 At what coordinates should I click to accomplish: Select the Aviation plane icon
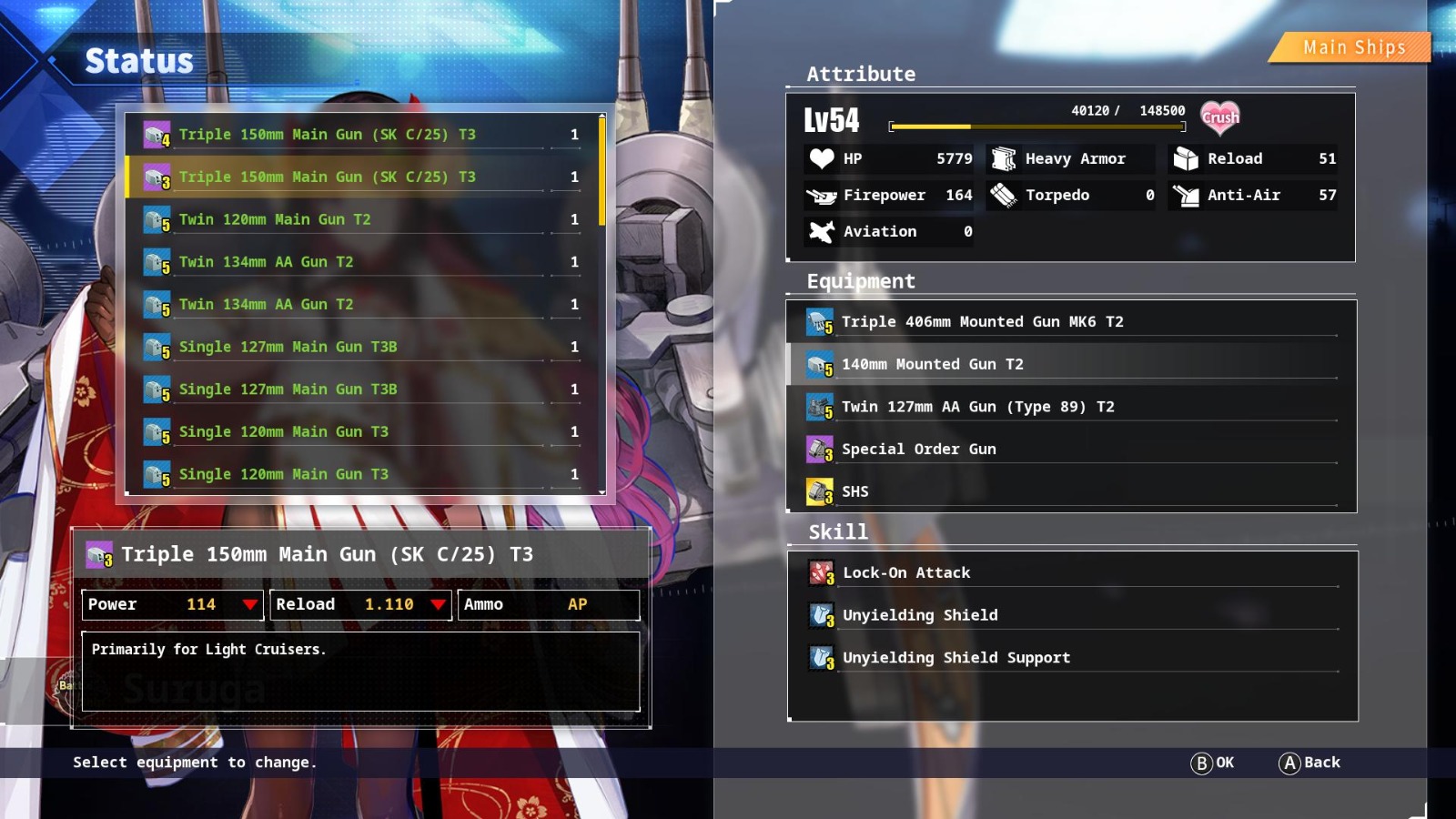(x=822, y=231)
